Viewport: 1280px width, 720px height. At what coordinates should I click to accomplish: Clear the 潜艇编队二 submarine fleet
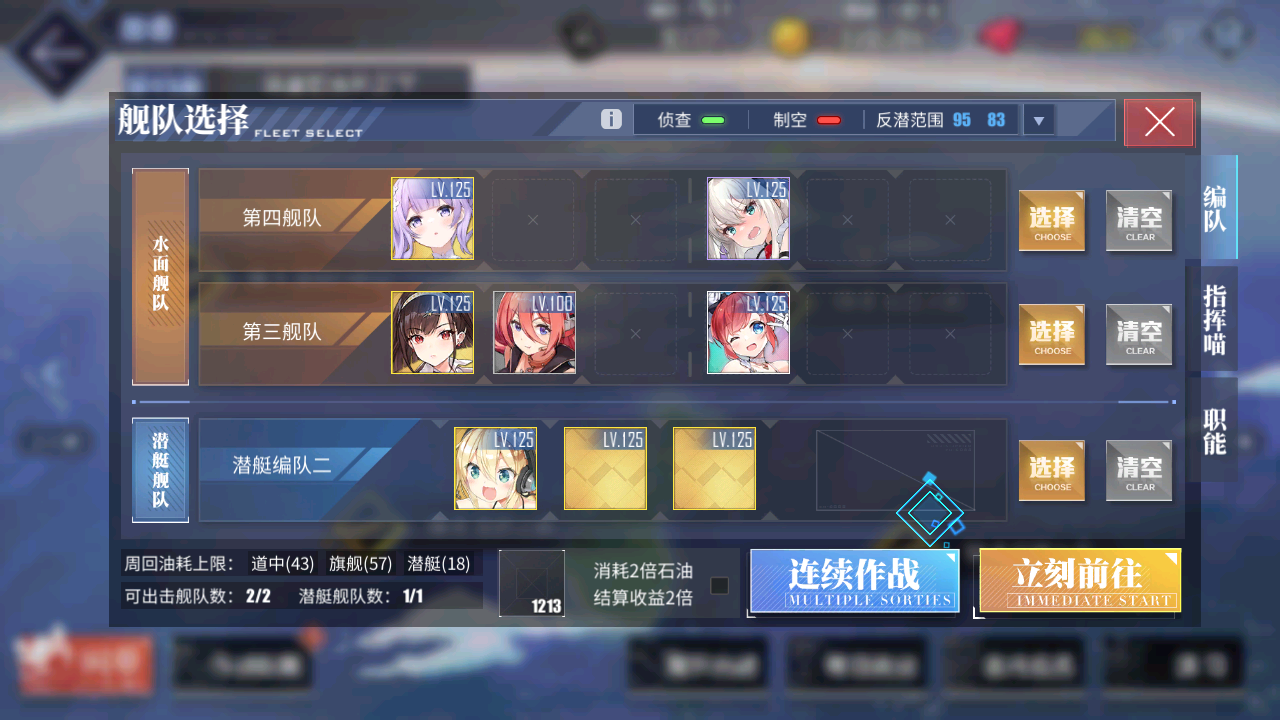[x=1139, y=471]
